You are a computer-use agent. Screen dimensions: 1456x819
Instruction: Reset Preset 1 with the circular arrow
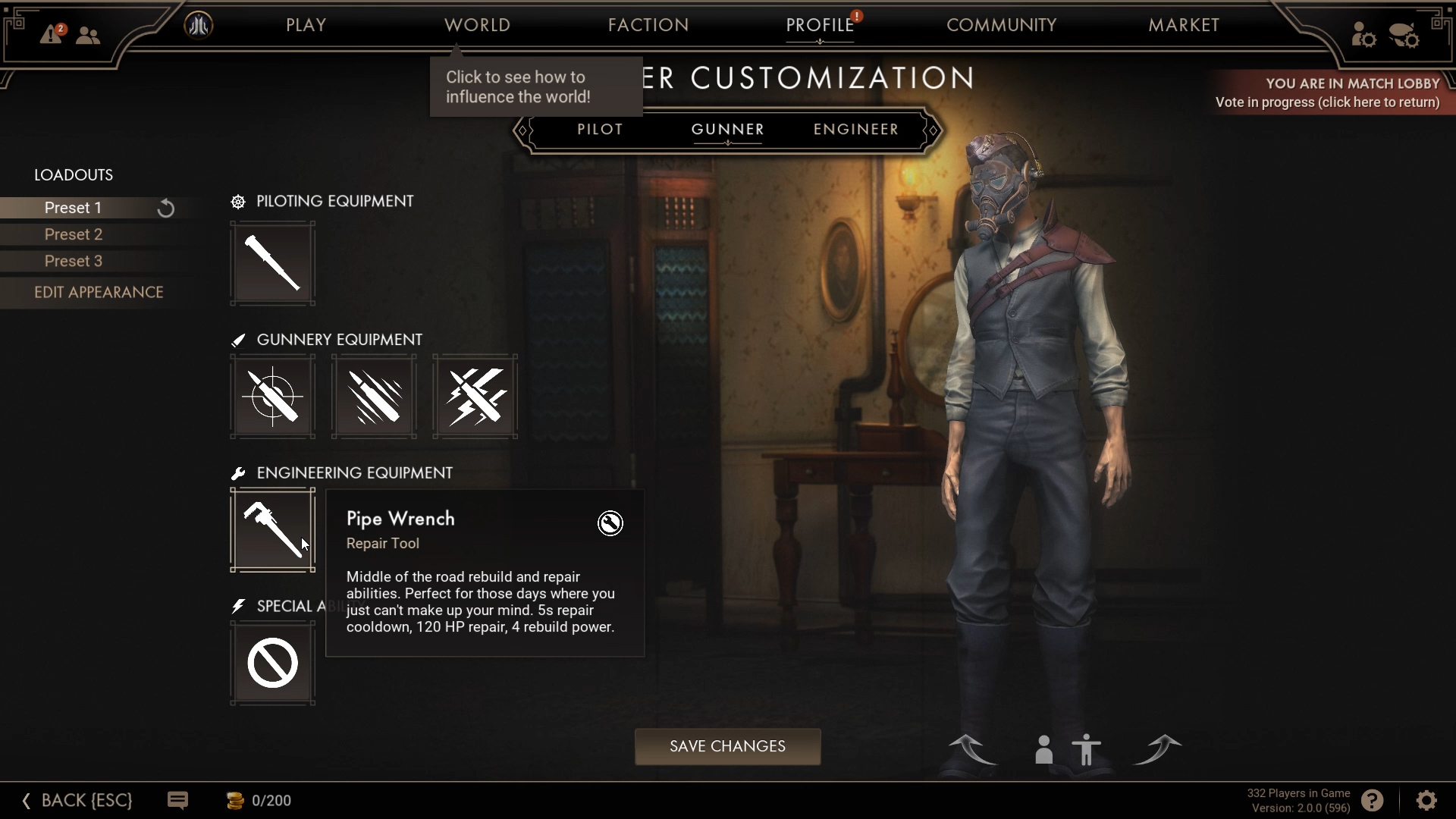pyautogui.click(x=165, y=209)
